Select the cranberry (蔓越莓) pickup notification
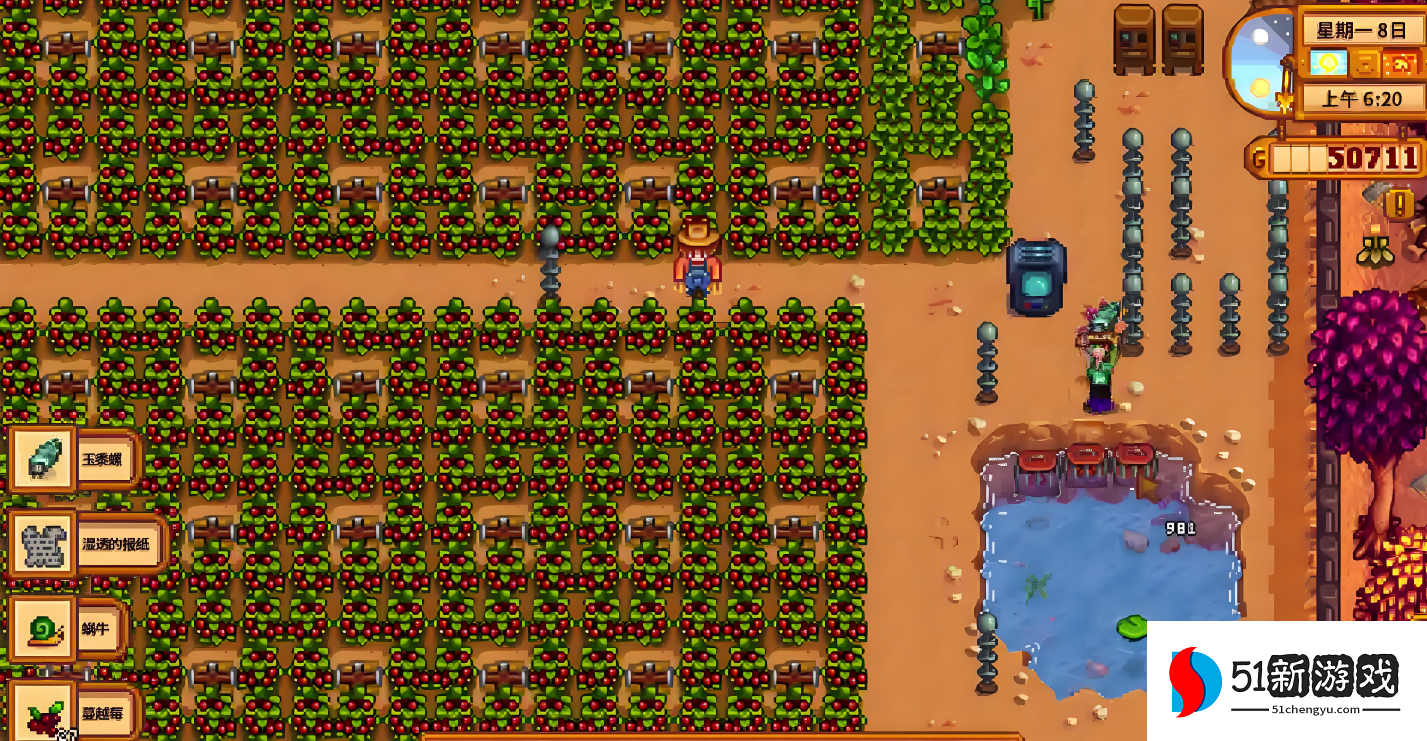 click(72, 713)
